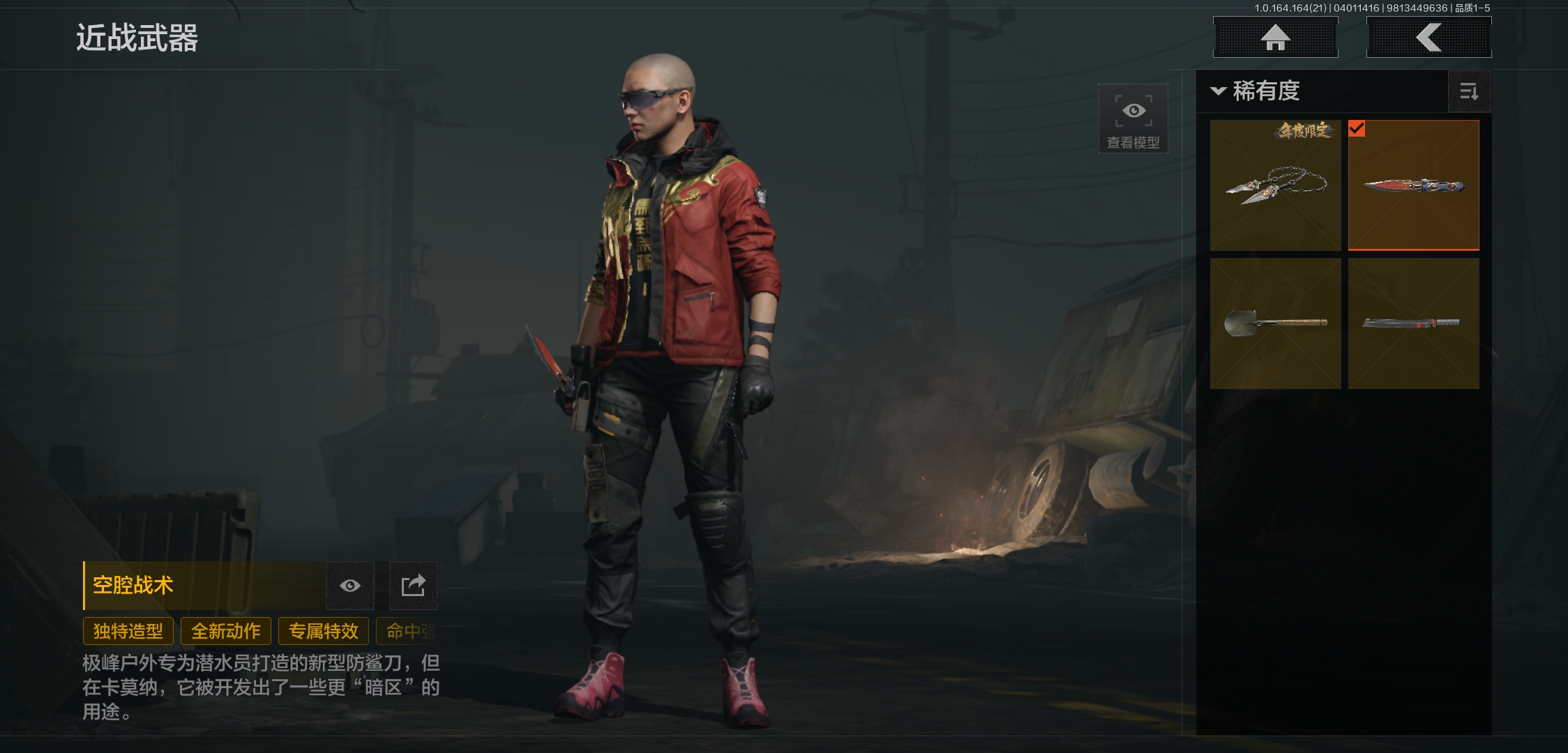Image resolution: width=1568 pixels, height=753 pixels.
Task: Share the 空腔战术 weapon skin
Action: click(x=413, y=586)
